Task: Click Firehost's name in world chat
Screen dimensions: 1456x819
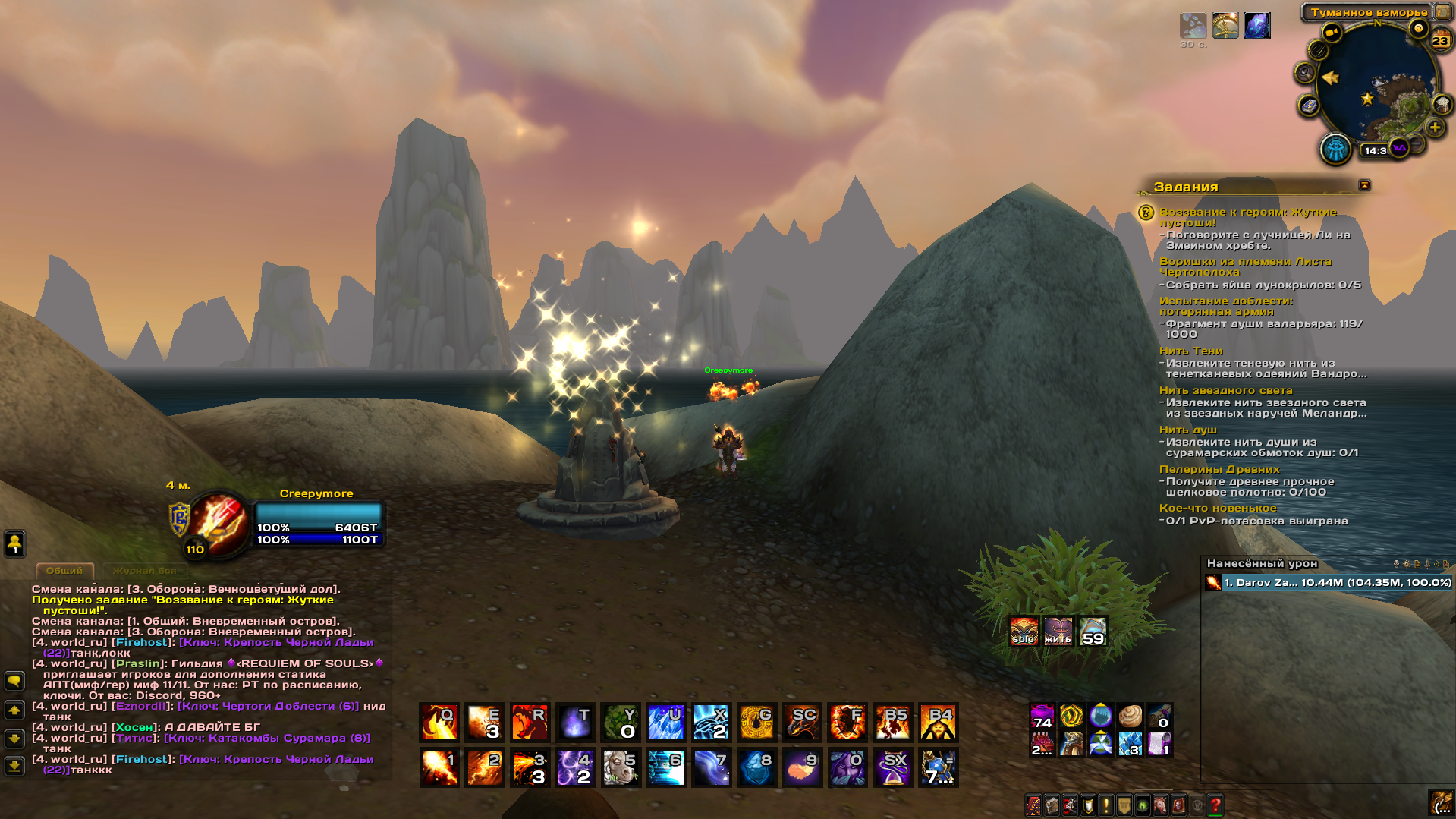Action: (x=140, y=642)
